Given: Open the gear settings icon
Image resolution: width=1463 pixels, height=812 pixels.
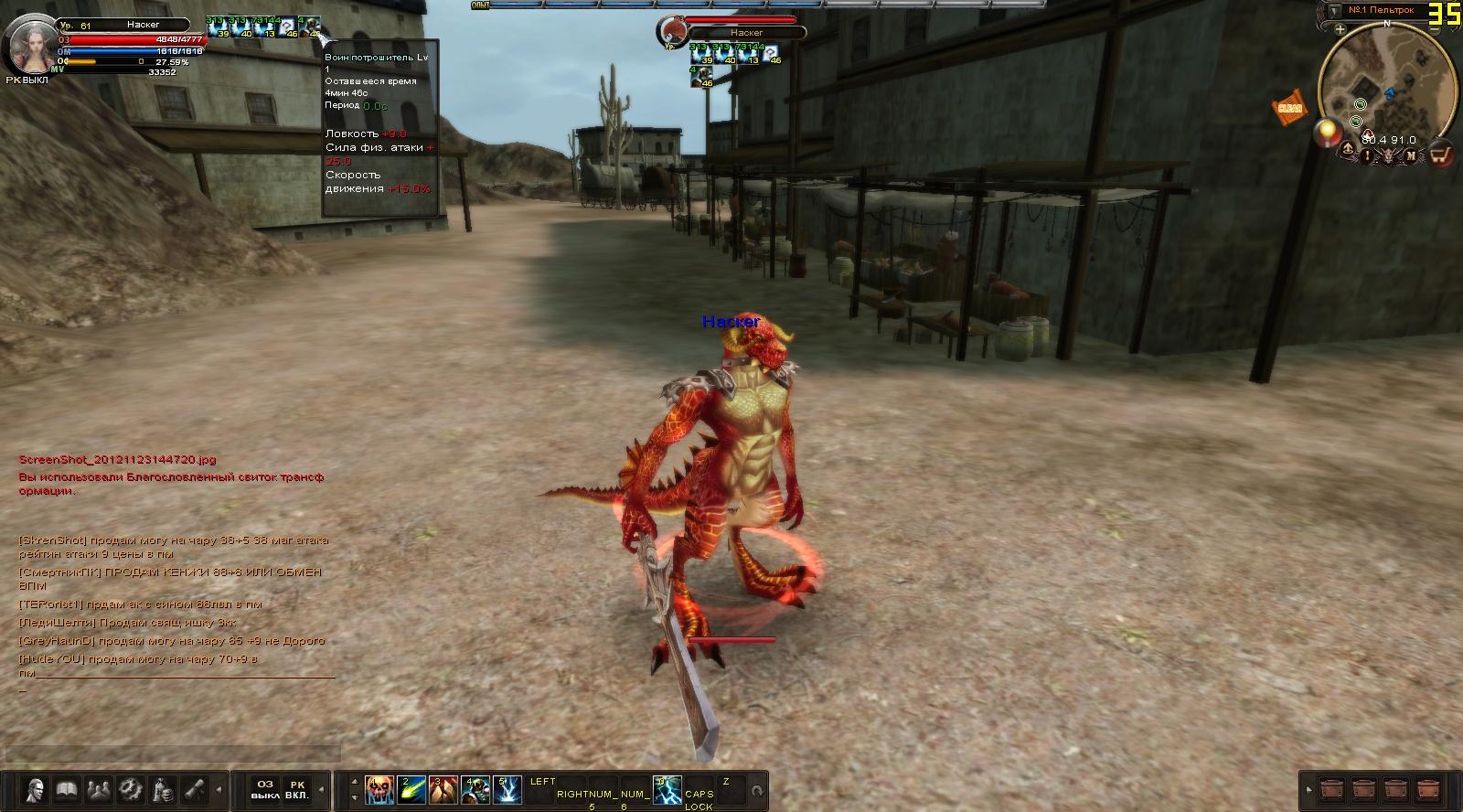Looking at the screenshot, I should [131, 789].
